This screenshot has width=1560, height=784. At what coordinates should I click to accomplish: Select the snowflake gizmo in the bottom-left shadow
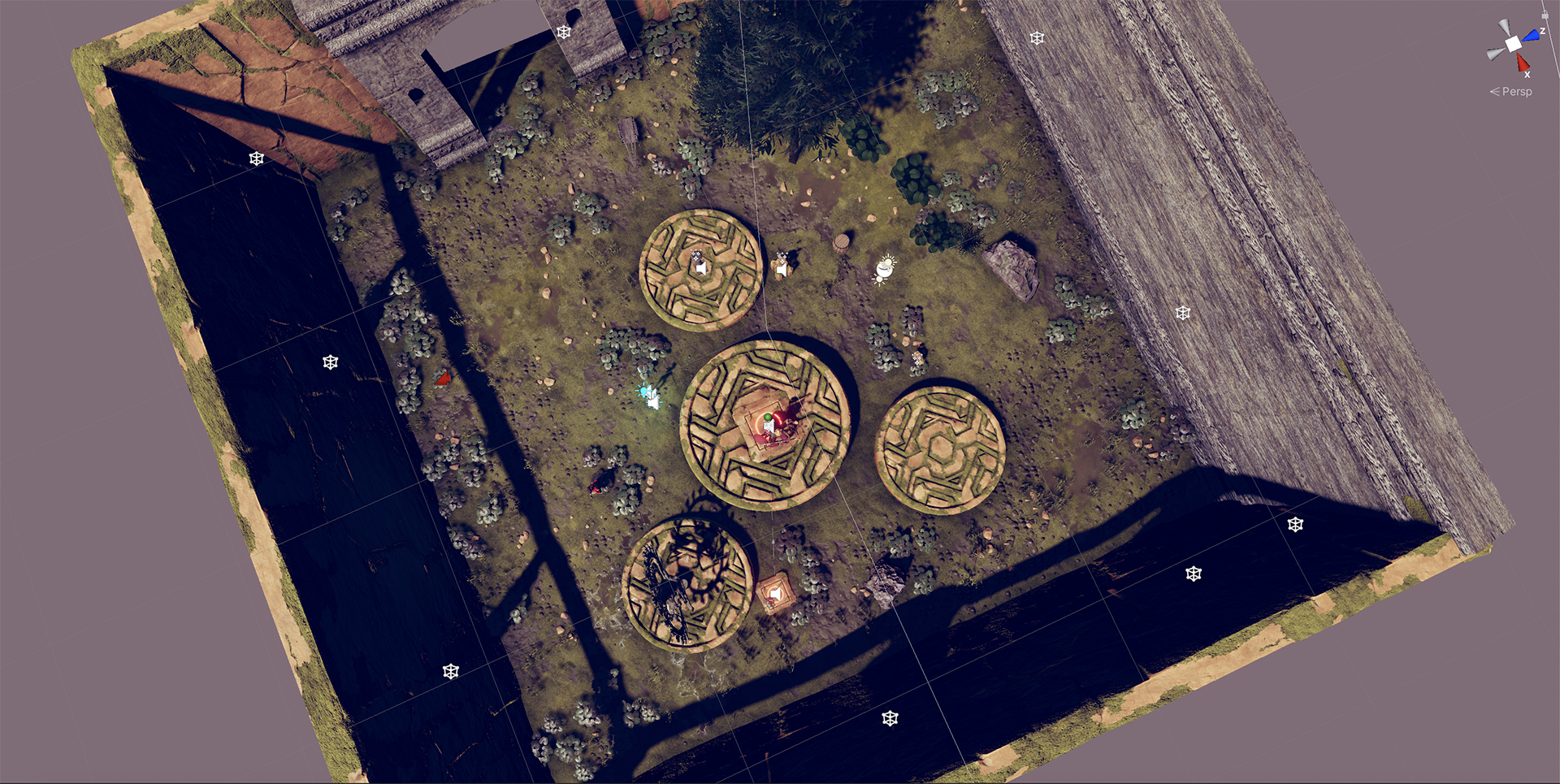[x=450, y=671]
